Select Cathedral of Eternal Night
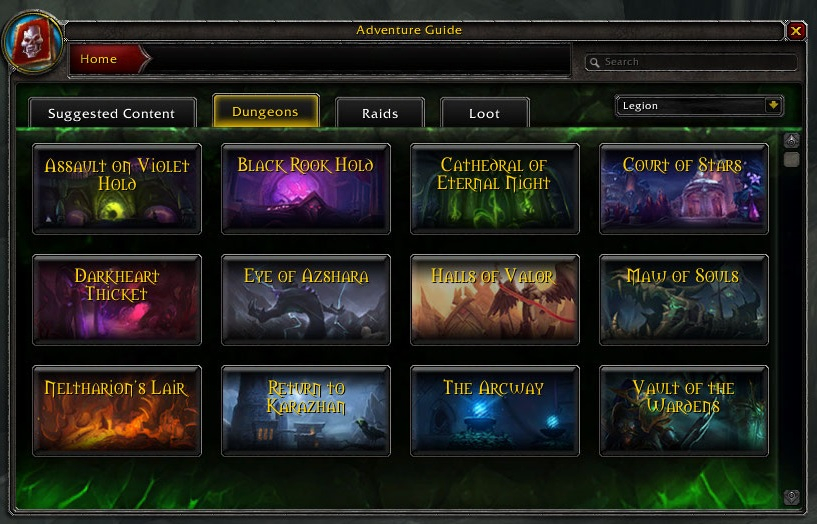Viewport: 817px width, 524px height. (x=494, y=188)
